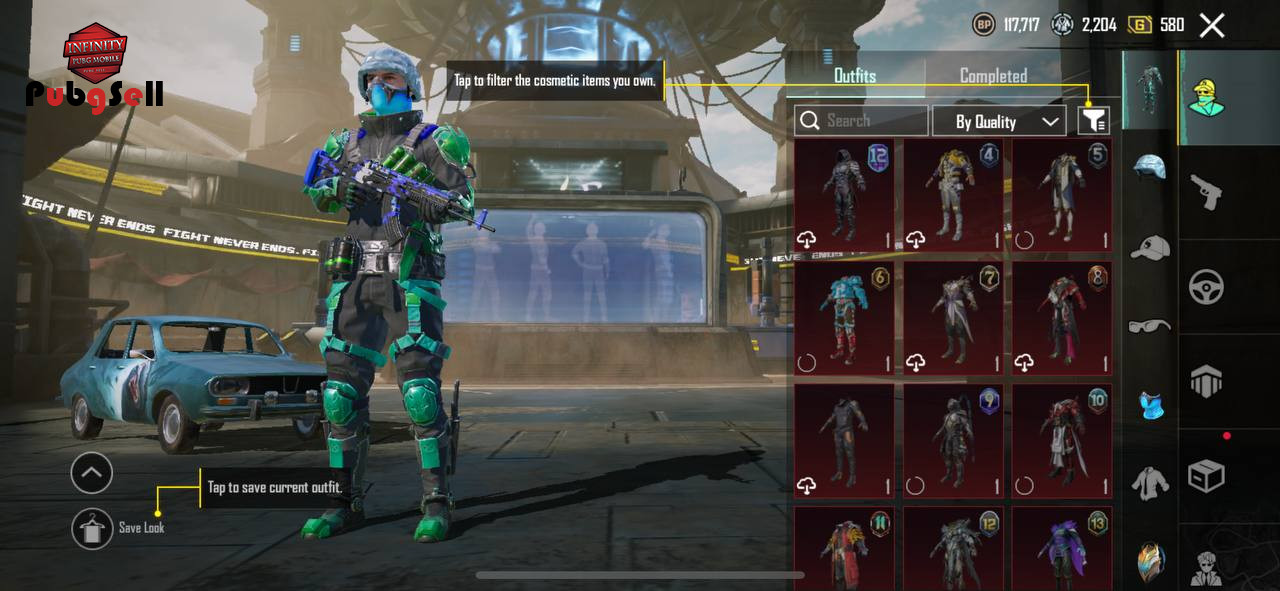Image resolution: width=1280 pixels, height=591 pixels.
Task: Expand the up-arrow circle button
Action: click(92, 473)
